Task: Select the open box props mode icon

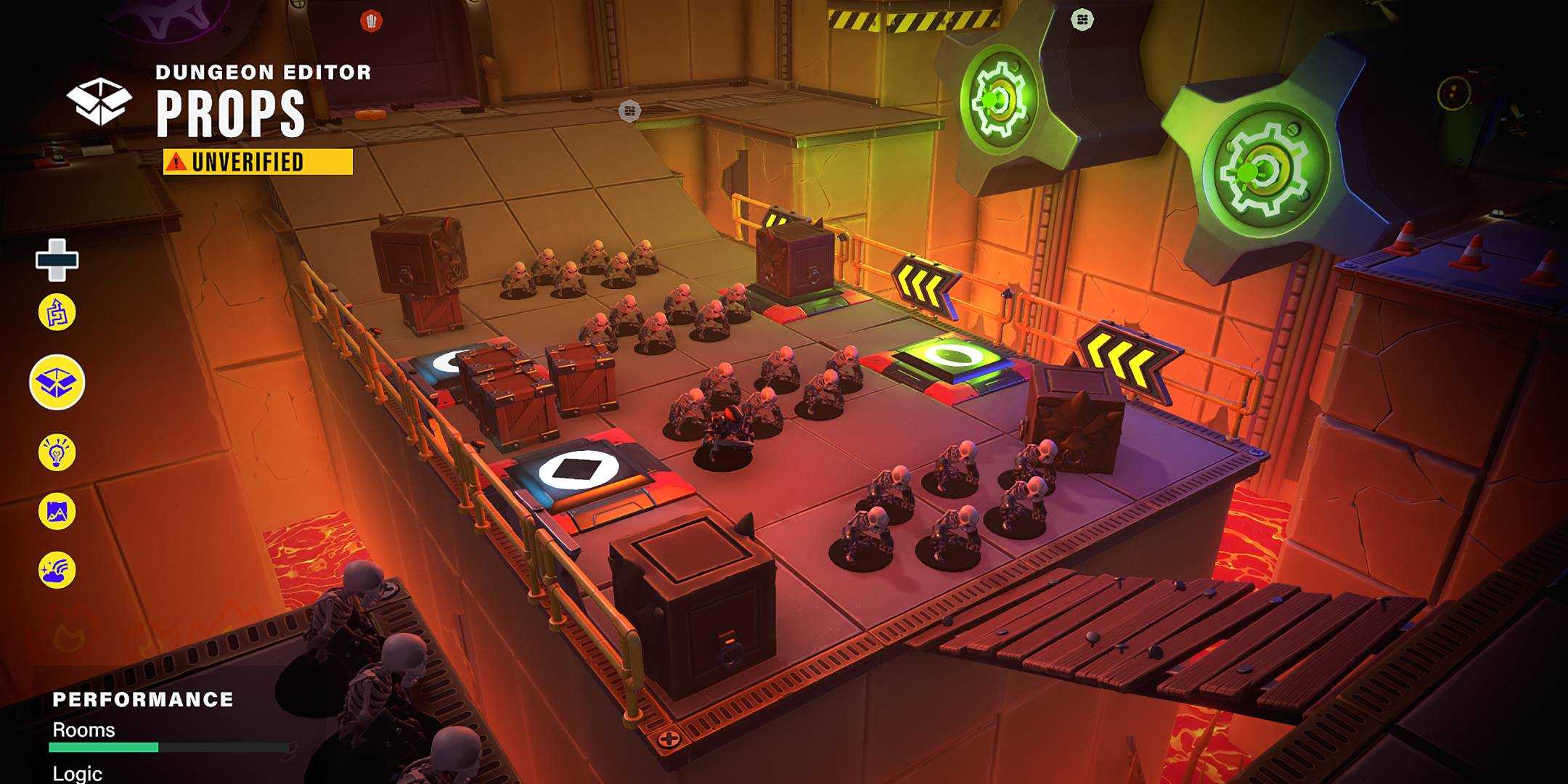Action: point(57,383)
